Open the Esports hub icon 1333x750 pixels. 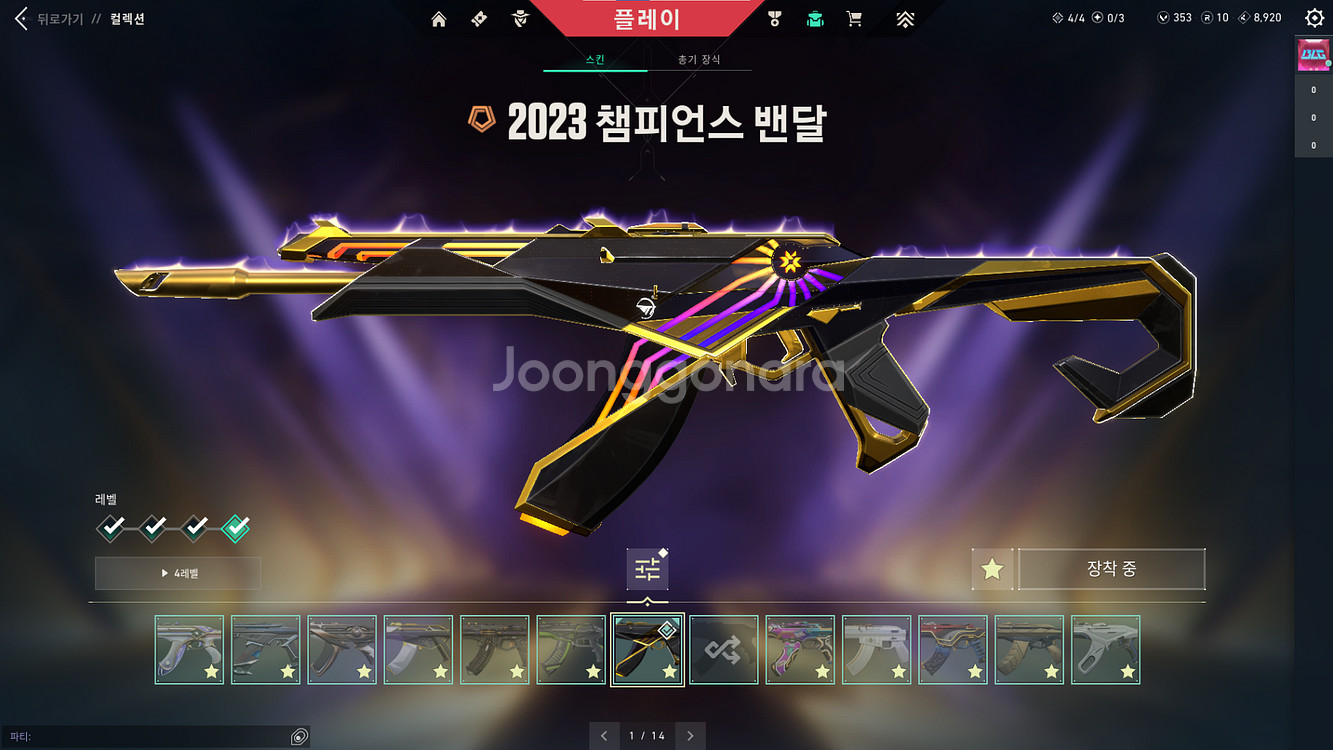click(x=905, y=18)
